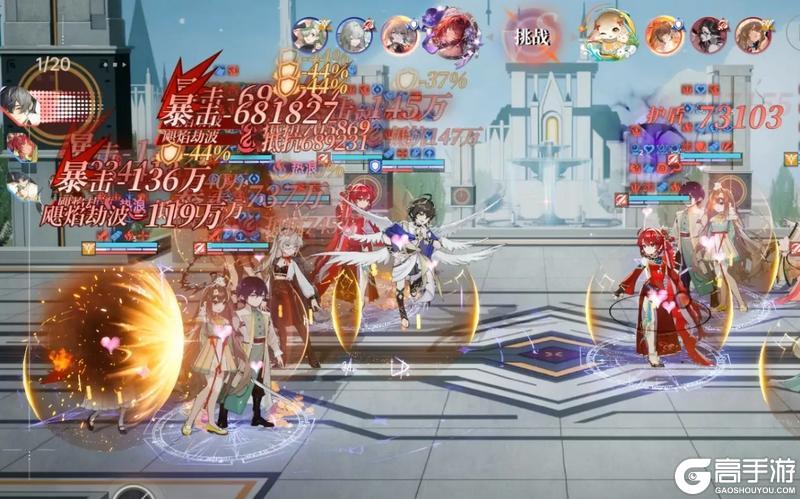Choose the black-haired enemy portrait with red accents
Image resolution: width=800 pixels, height=499 pixels.
click(708, 35)
